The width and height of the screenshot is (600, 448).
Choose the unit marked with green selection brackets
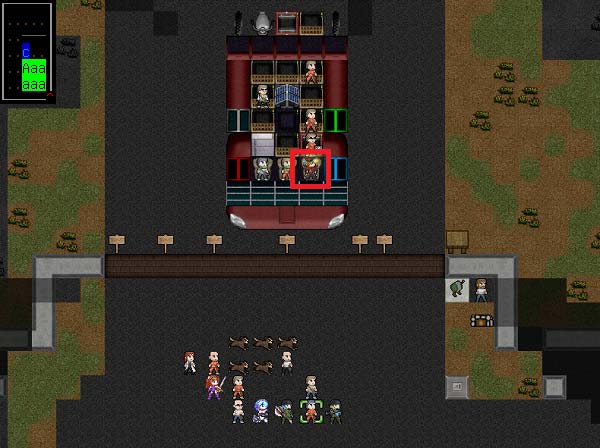point(311,410)
